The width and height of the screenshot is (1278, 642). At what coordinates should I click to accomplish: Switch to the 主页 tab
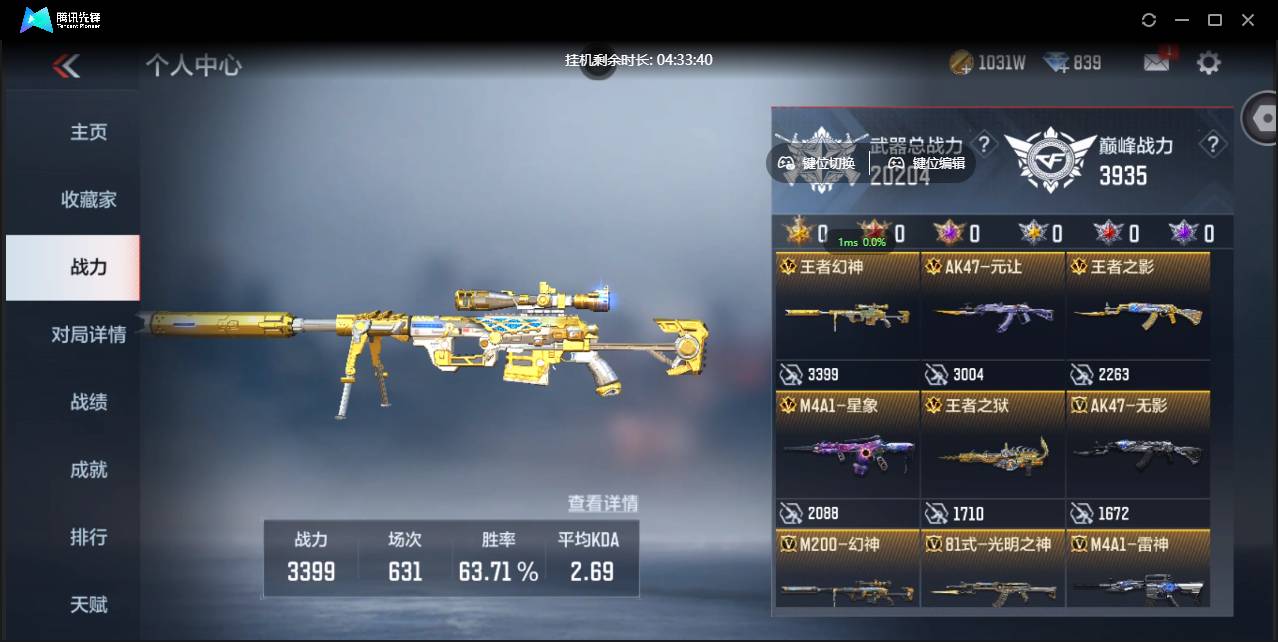point(88,132)
